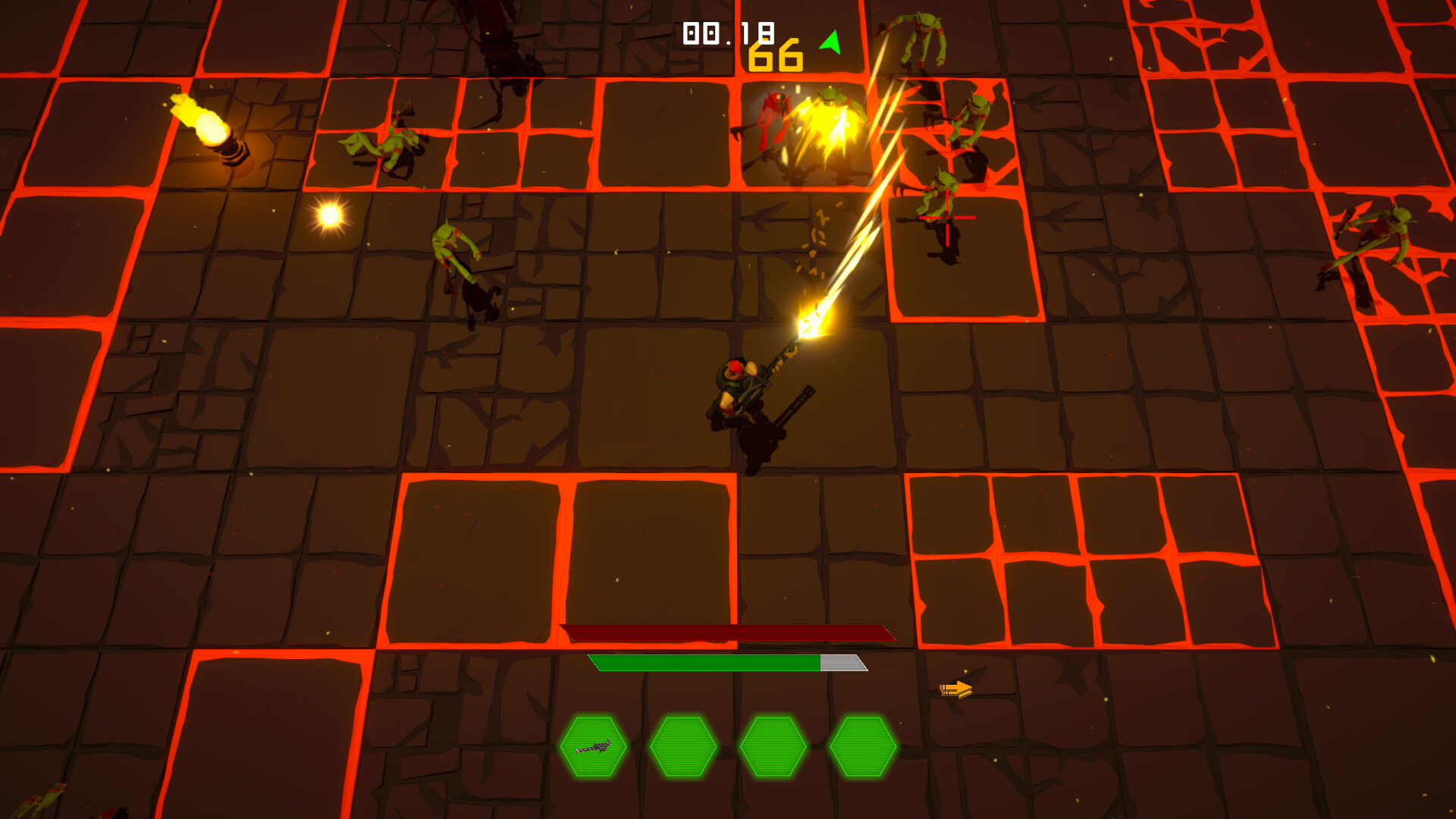Click the gray depleted segment of the health bar
The image size is (1456, 819).
[842, 662]
